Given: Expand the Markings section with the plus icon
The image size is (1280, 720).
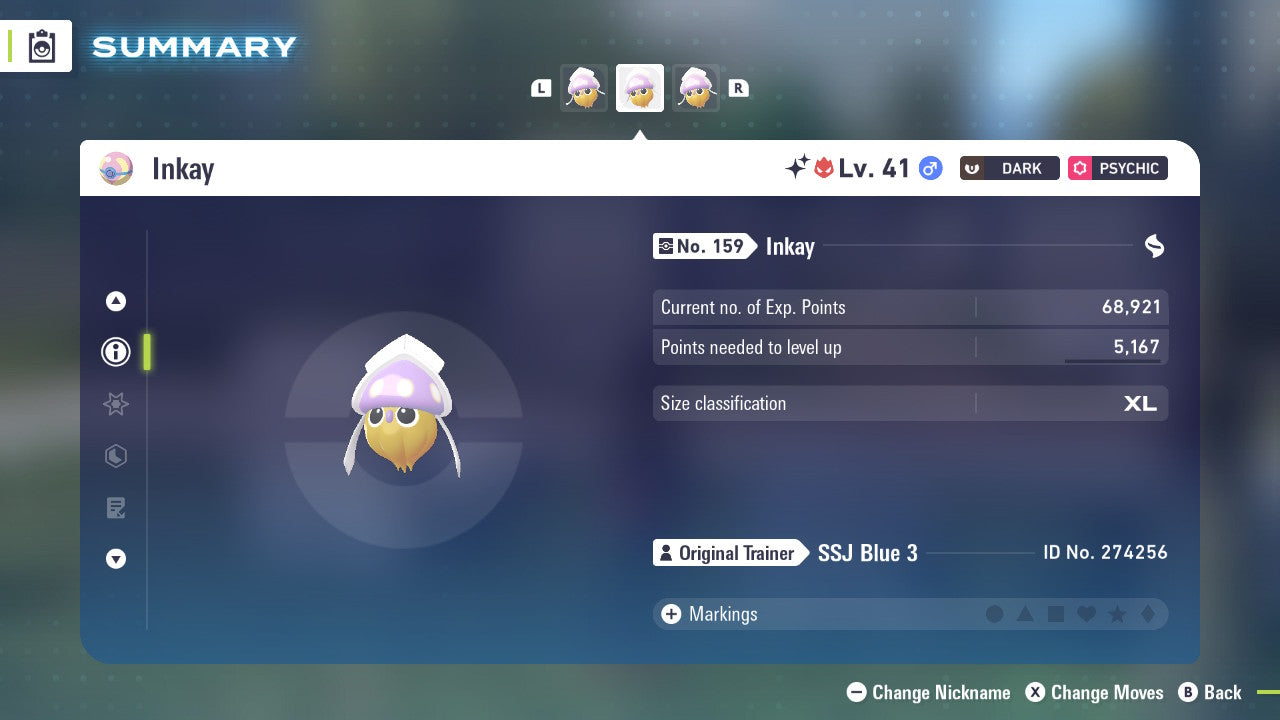Looking at the screenshot, I should click(671, 614).
